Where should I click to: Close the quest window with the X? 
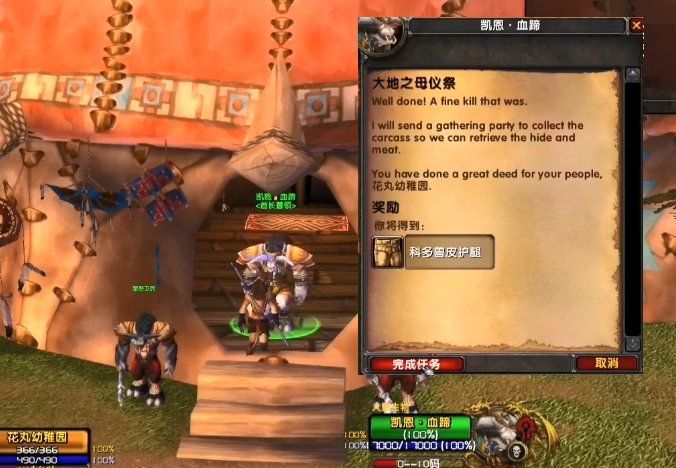(638, 26)
